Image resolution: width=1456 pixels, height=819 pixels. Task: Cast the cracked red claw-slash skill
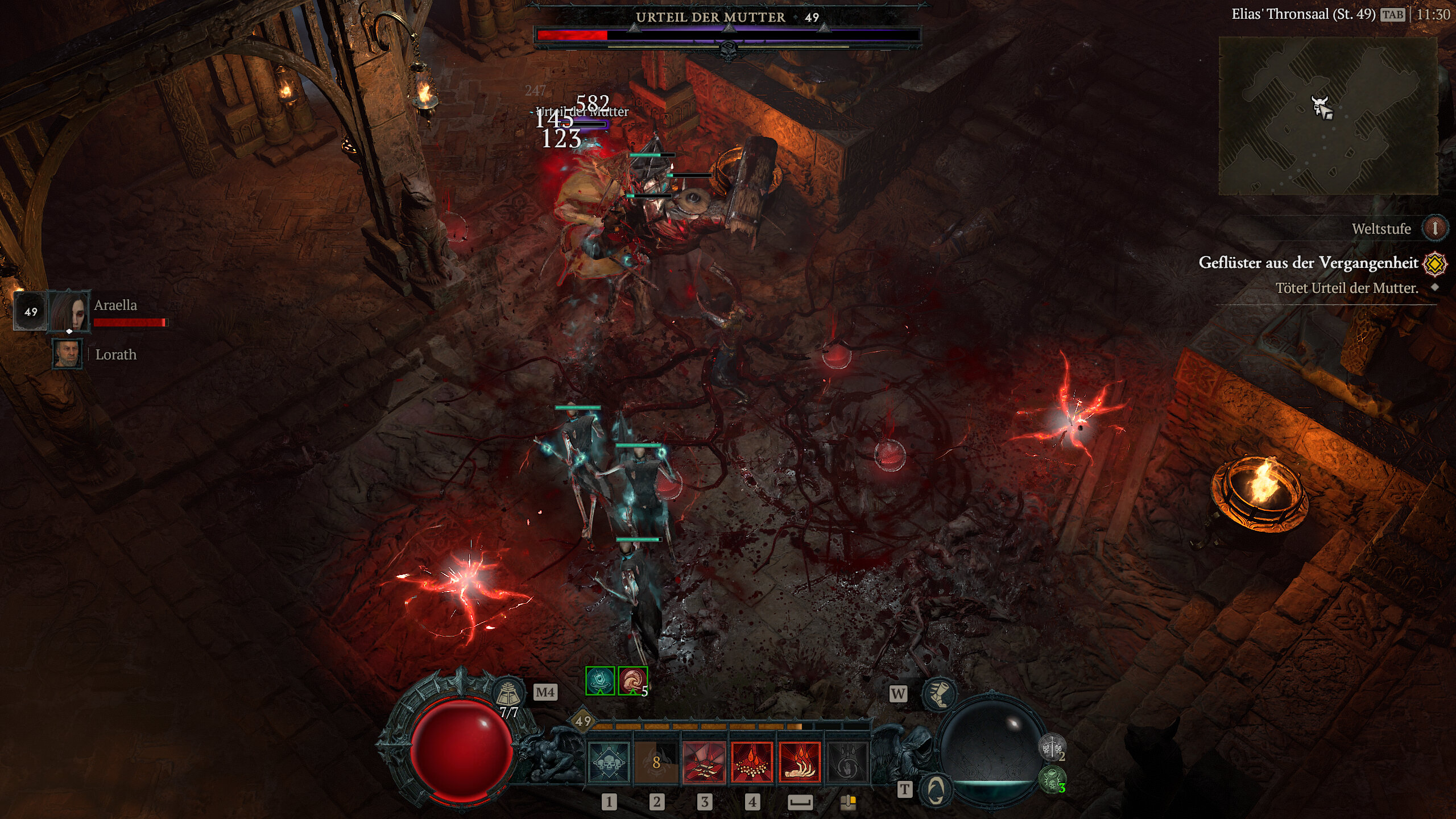tap(704, 762)
